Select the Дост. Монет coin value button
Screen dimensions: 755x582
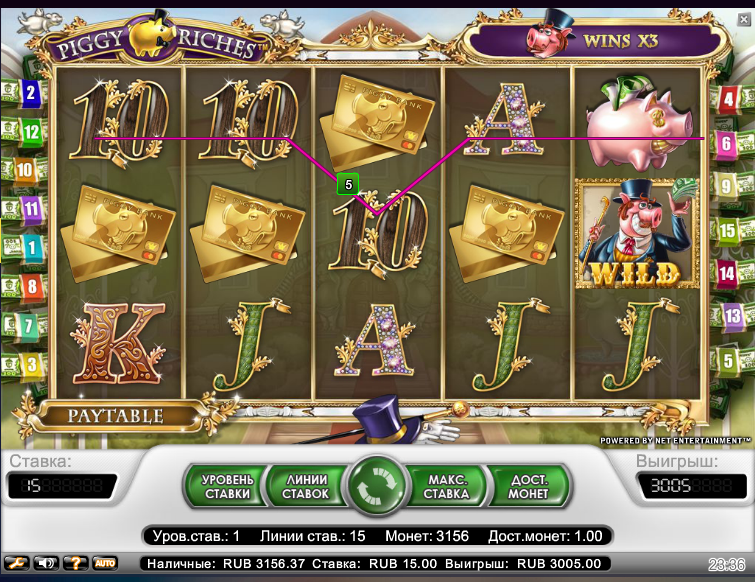(x=528, y=486)
